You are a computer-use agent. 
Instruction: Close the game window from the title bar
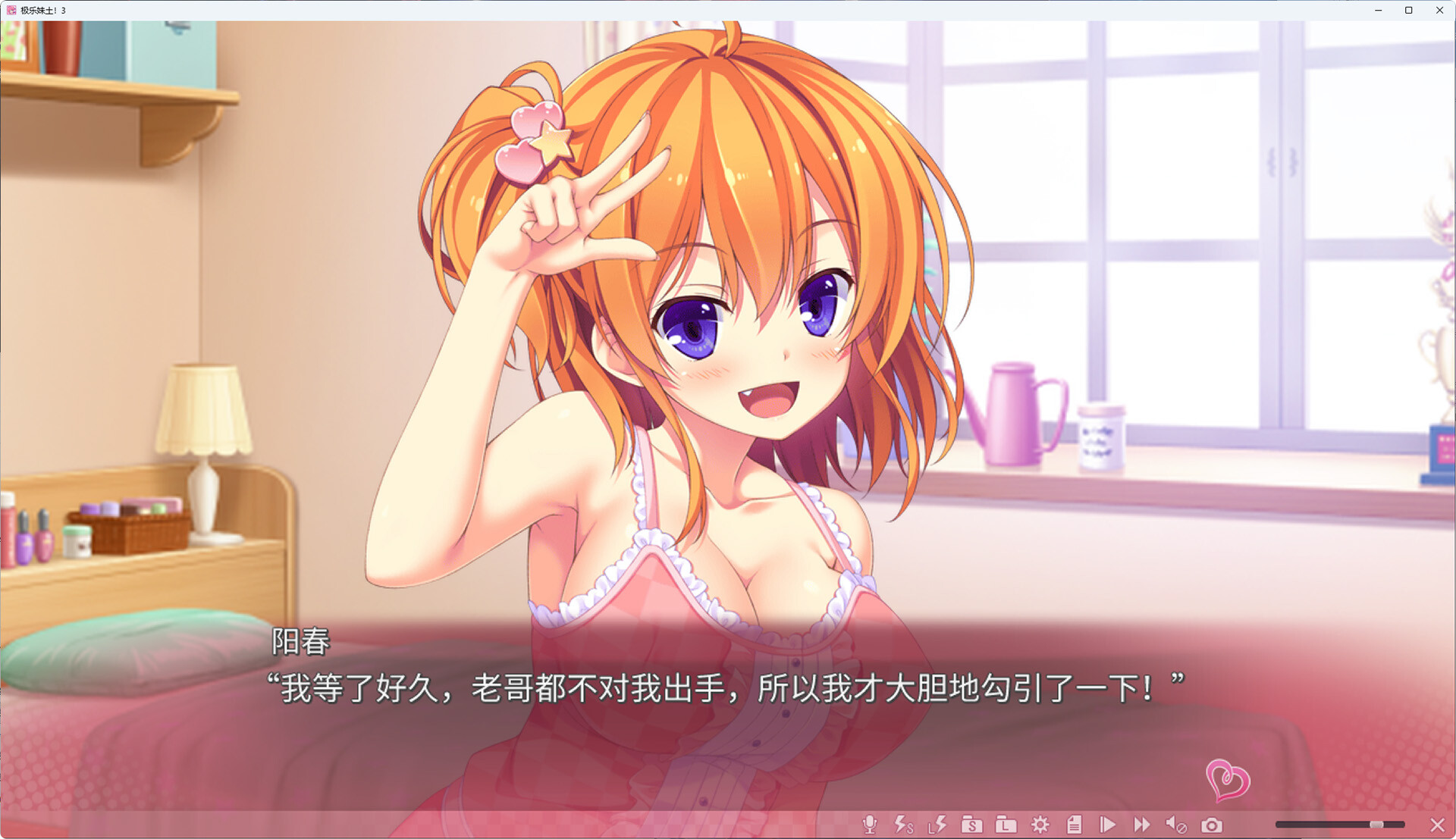[1439, 10]
